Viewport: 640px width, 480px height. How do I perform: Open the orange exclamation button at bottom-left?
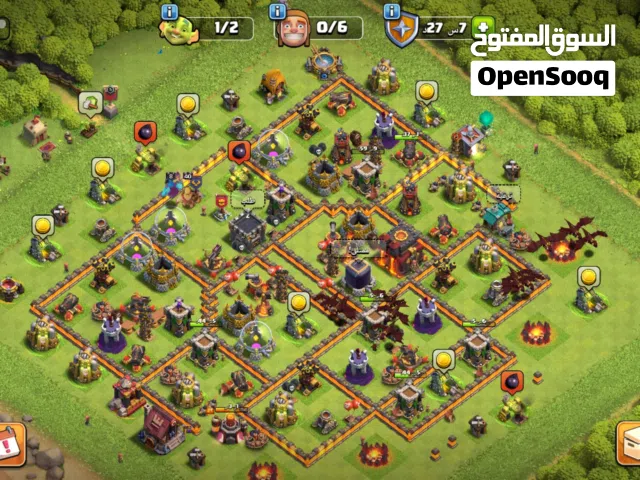(x=11, y=441)
